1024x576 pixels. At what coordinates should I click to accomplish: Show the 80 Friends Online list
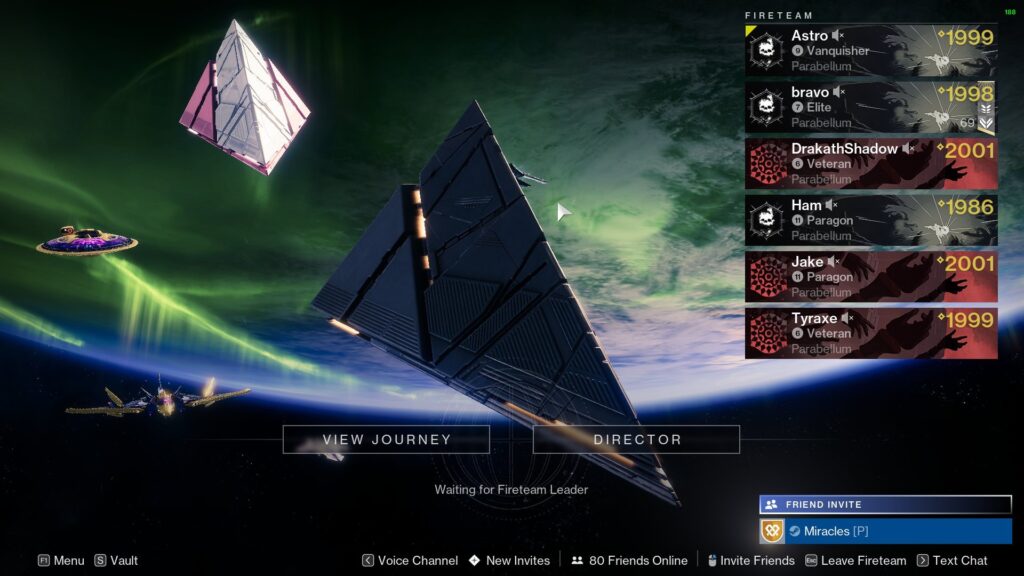point(629,561)
